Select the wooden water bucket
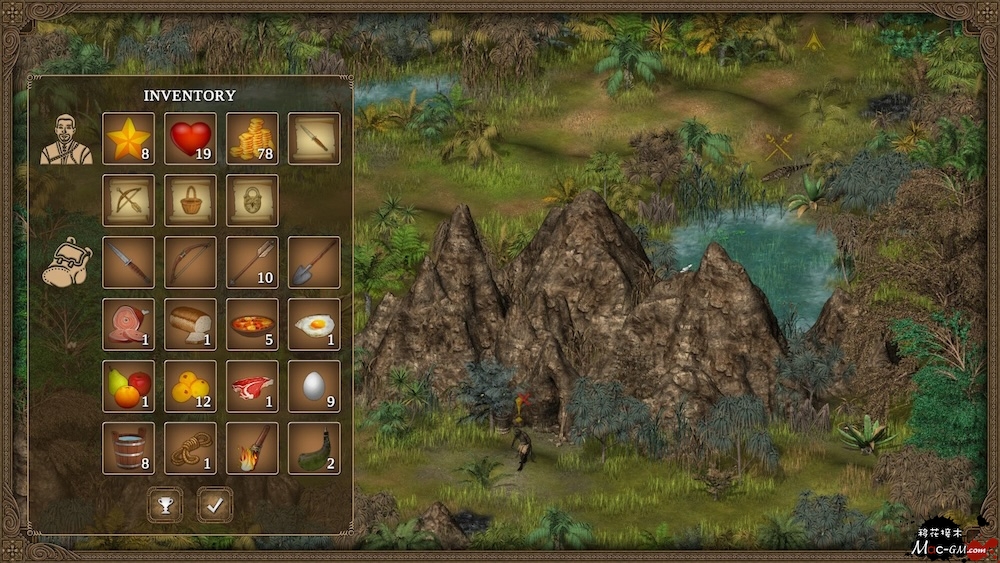 click(129, 448)
